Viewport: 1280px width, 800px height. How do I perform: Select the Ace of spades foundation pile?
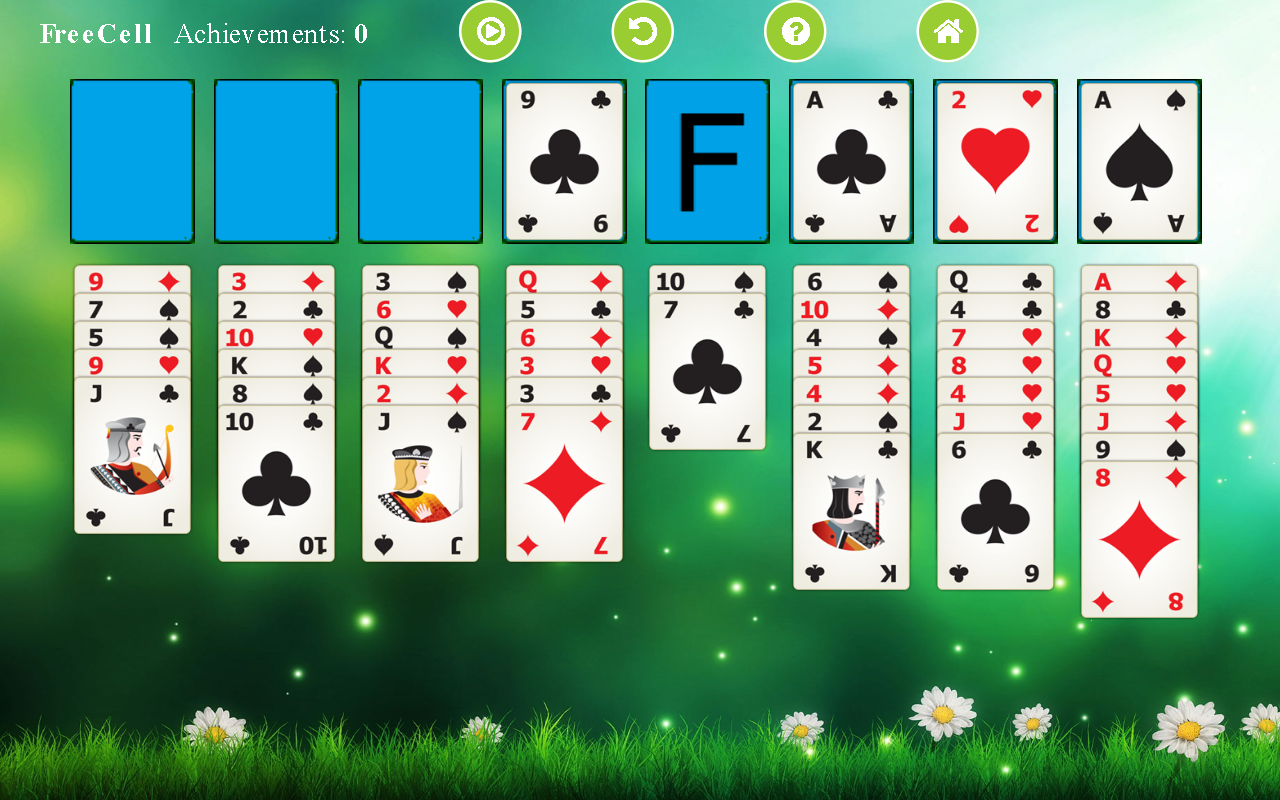pyautogui.click(x=1139, y=160)
